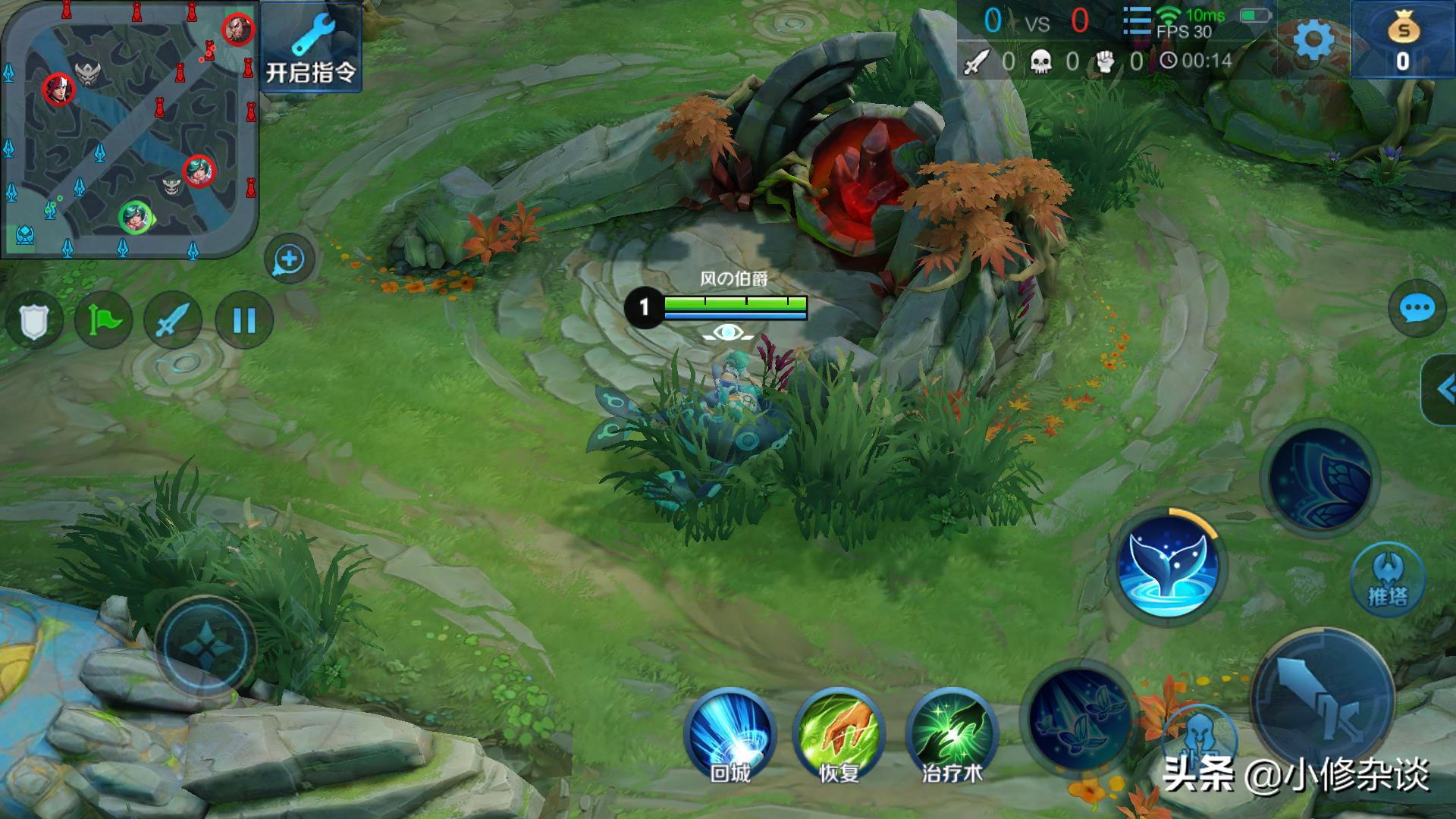Activate the whale tail skill
The height and width of the screenshot is (819, 1456).
(1168, 566)
